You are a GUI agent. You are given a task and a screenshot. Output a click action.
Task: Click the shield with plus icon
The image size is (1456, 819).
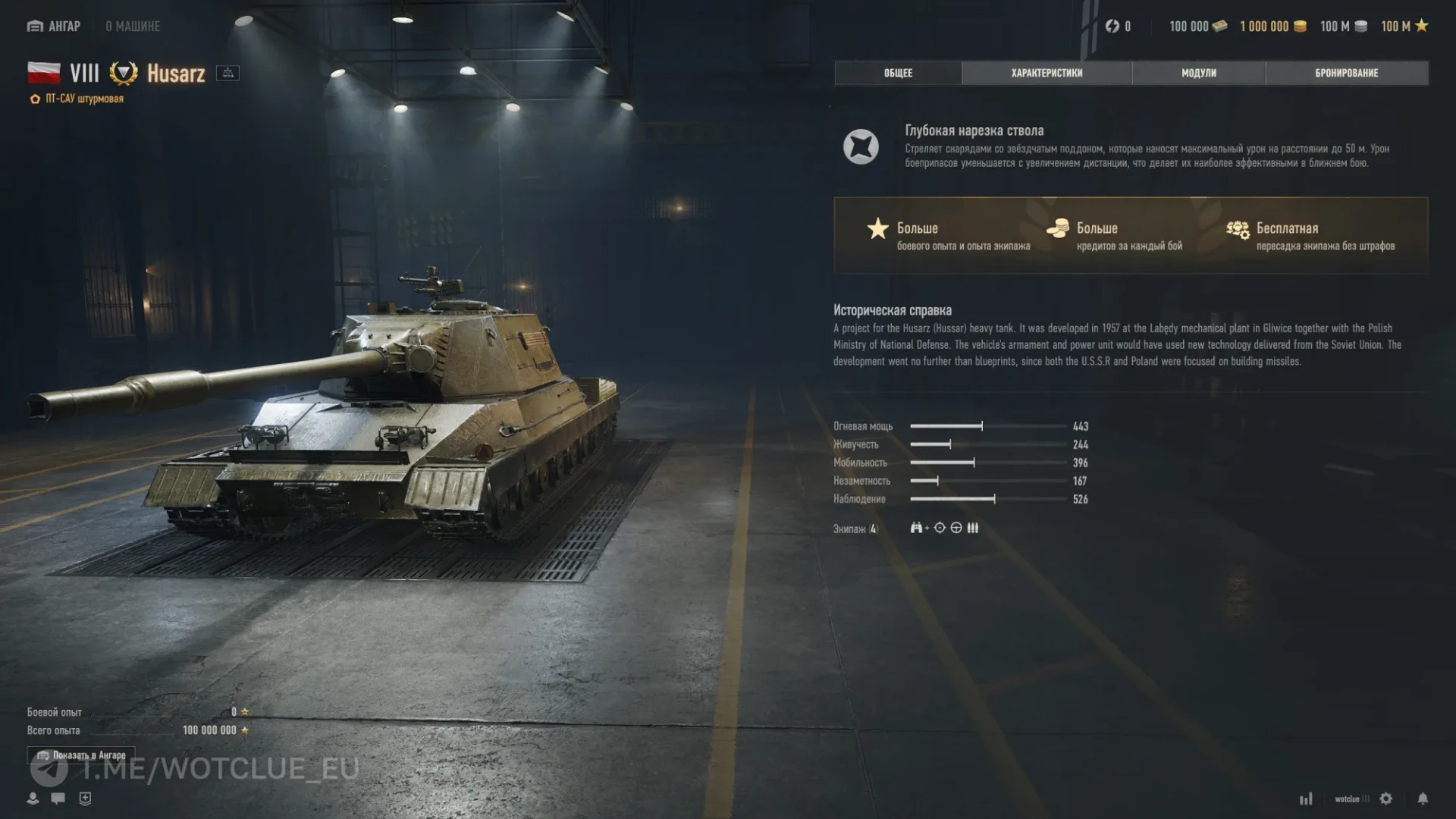pyautogui.click(x=85, y=799)
